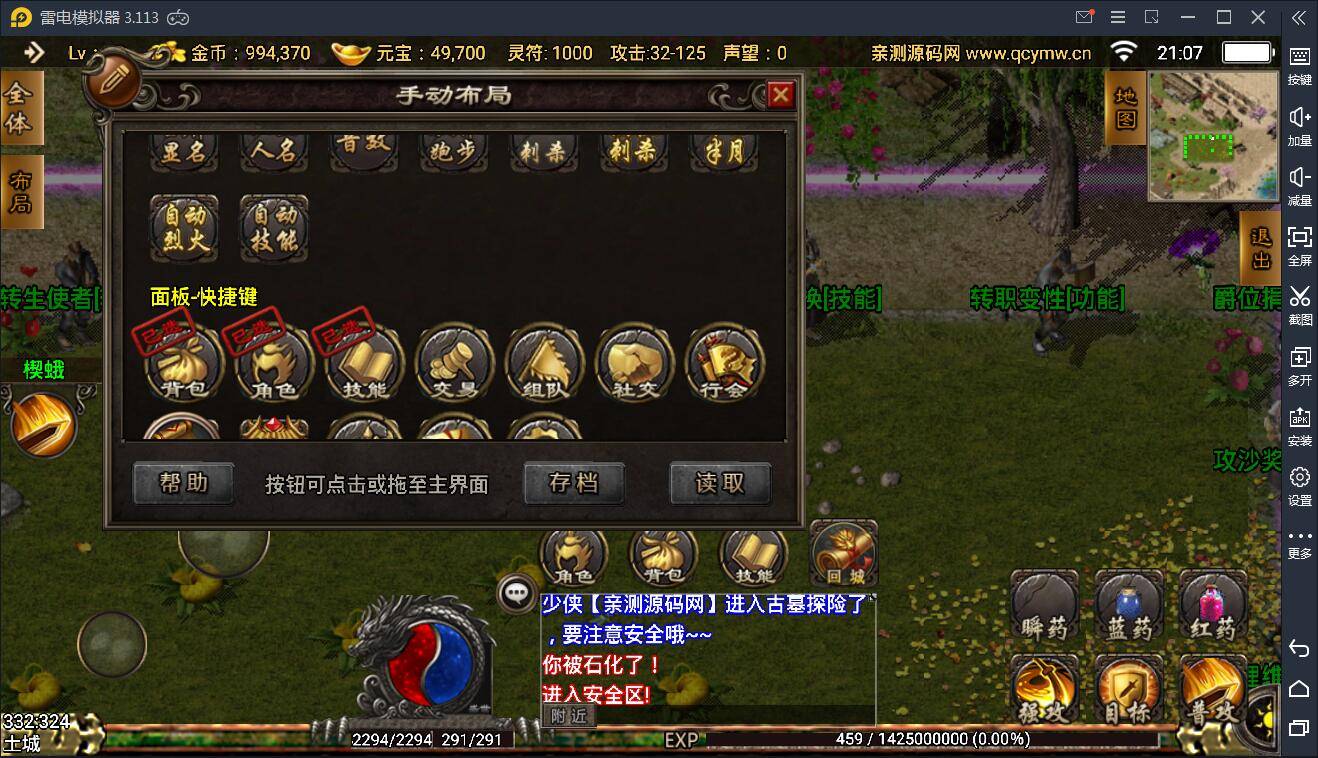Click the 帮助 help button

coord(183,483)
